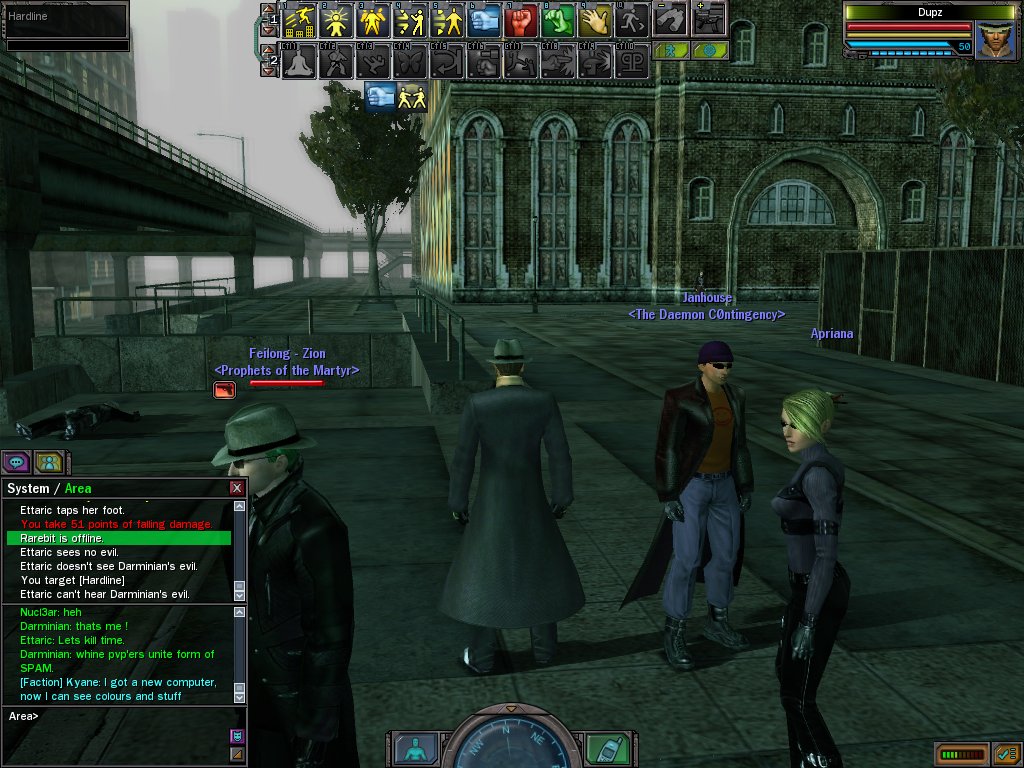The width and height of the screenshot is (1024, 768).
Task: Open the emote mask button in chat
Action: (x=237, y=736)
